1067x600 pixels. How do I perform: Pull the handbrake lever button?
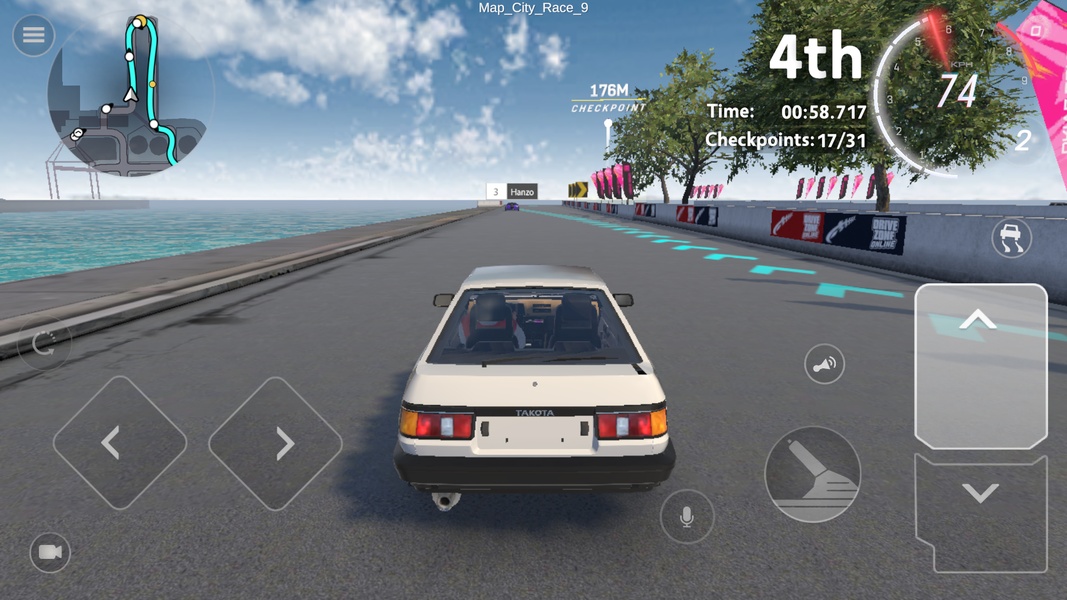click(x=812, y=474)
